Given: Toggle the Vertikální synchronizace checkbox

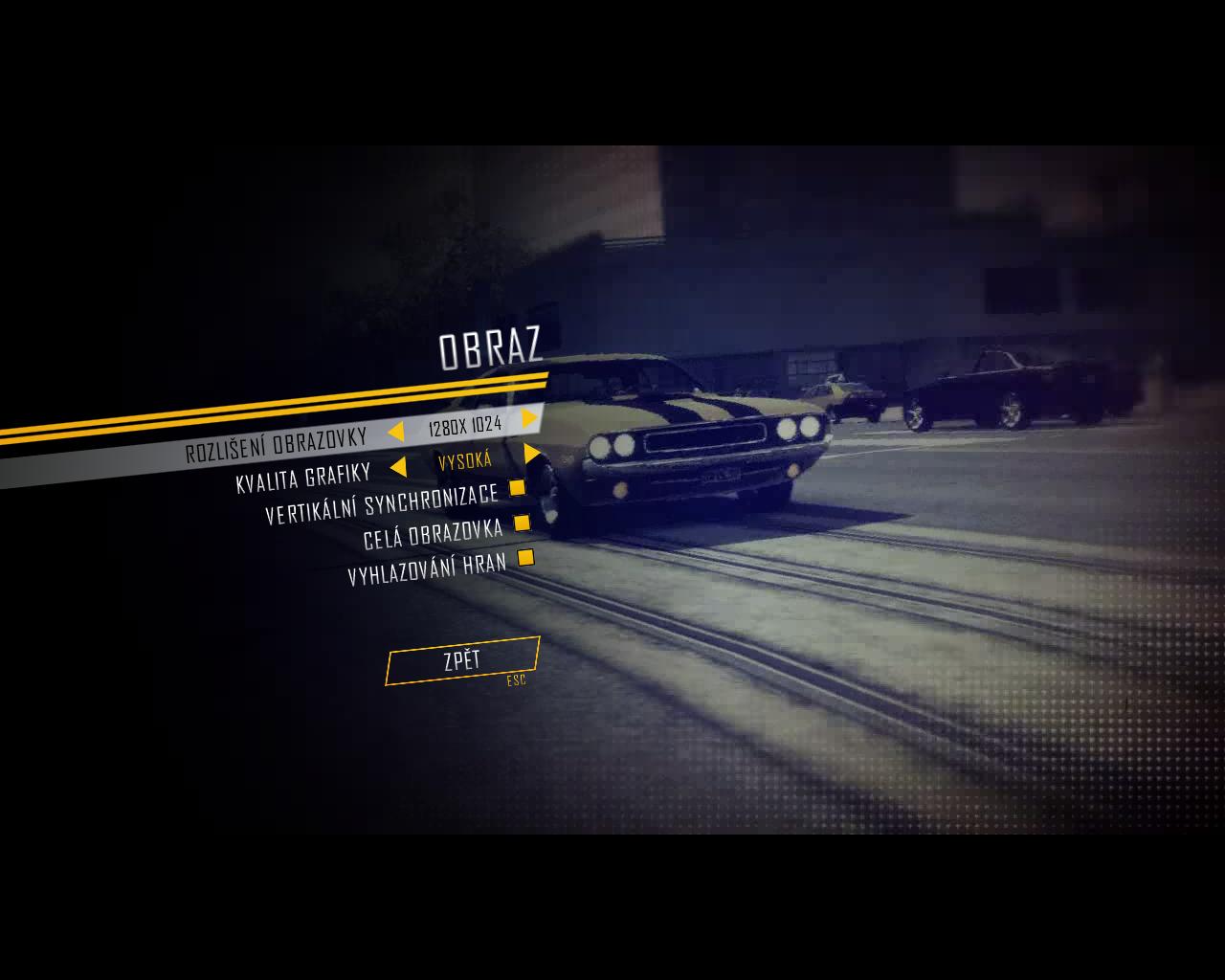Looking at the screenshot, I should tap(517, 488).
